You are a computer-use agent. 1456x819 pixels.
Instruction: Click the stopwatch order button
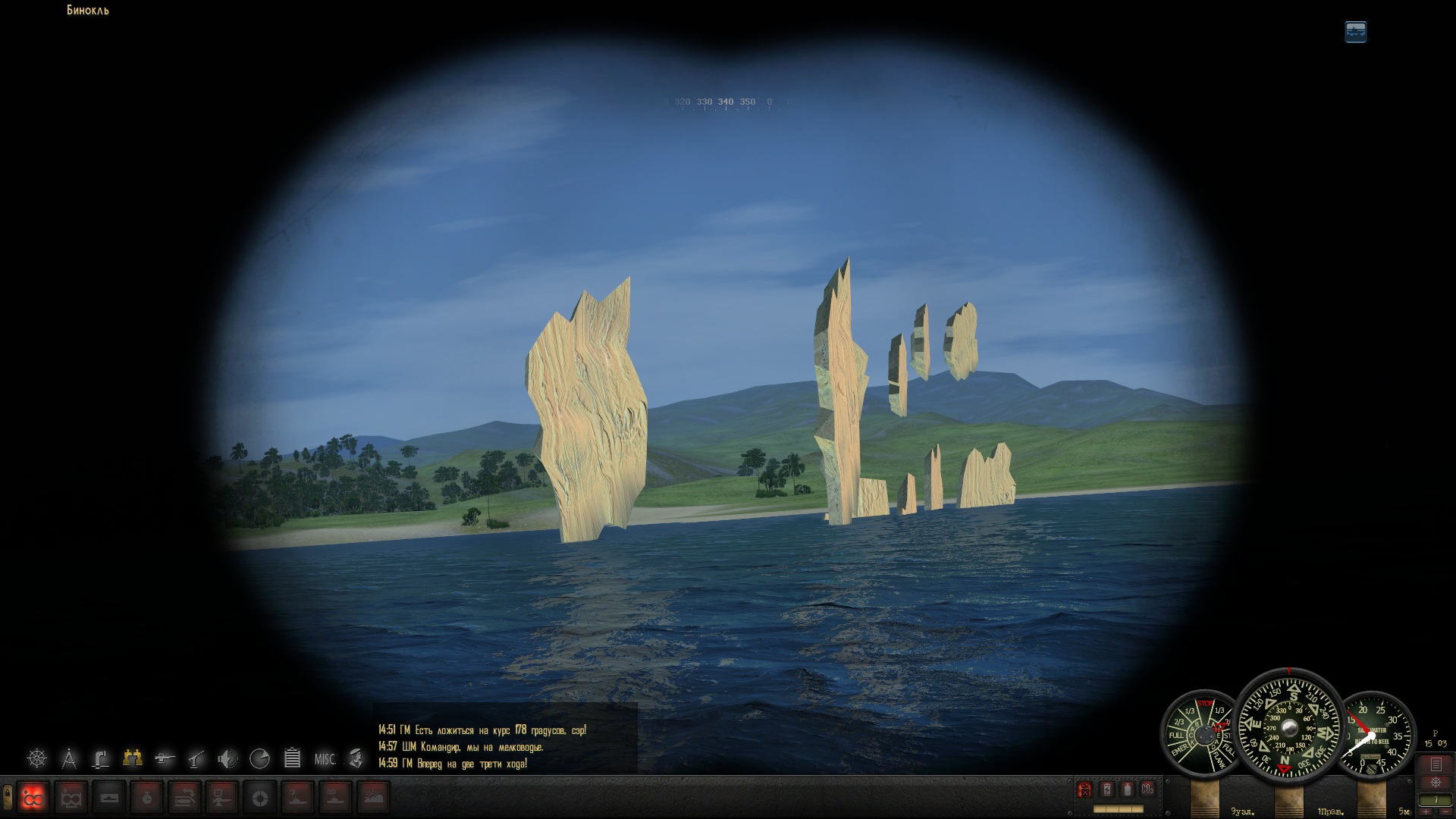coord(147,797)
